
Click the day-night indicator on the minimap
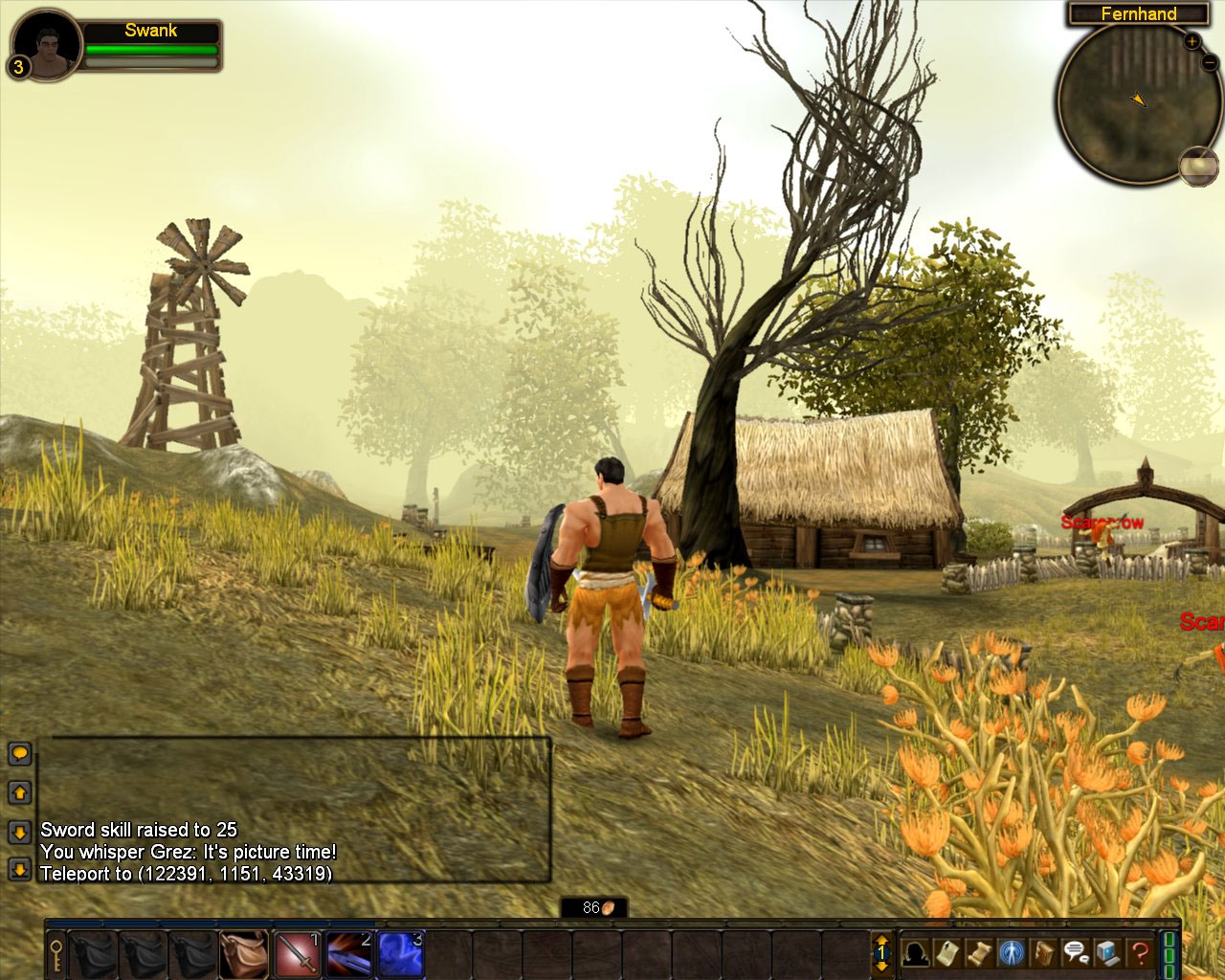click(1198, 166)
